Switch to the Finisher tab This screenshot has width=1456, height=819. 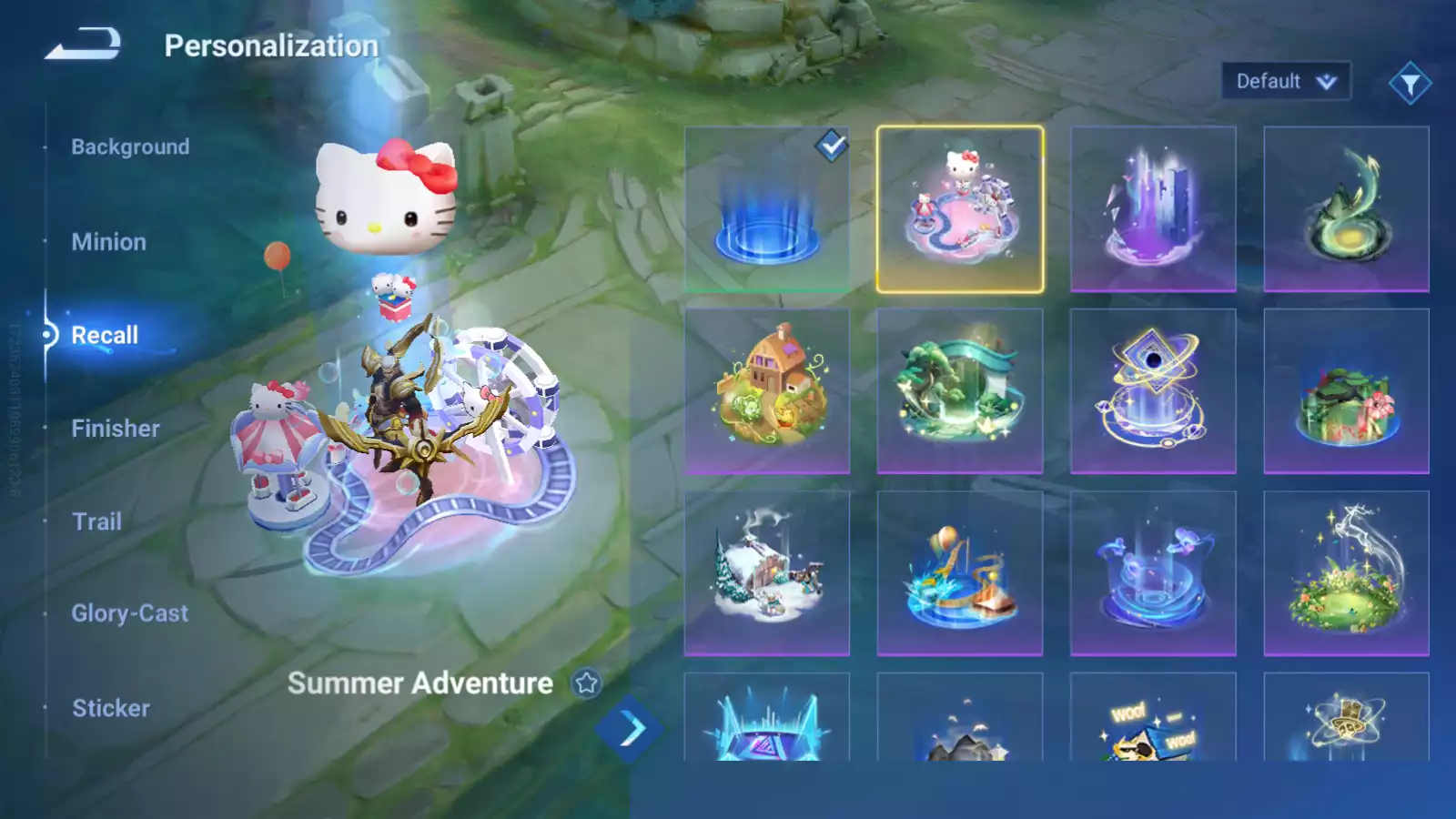116,429
